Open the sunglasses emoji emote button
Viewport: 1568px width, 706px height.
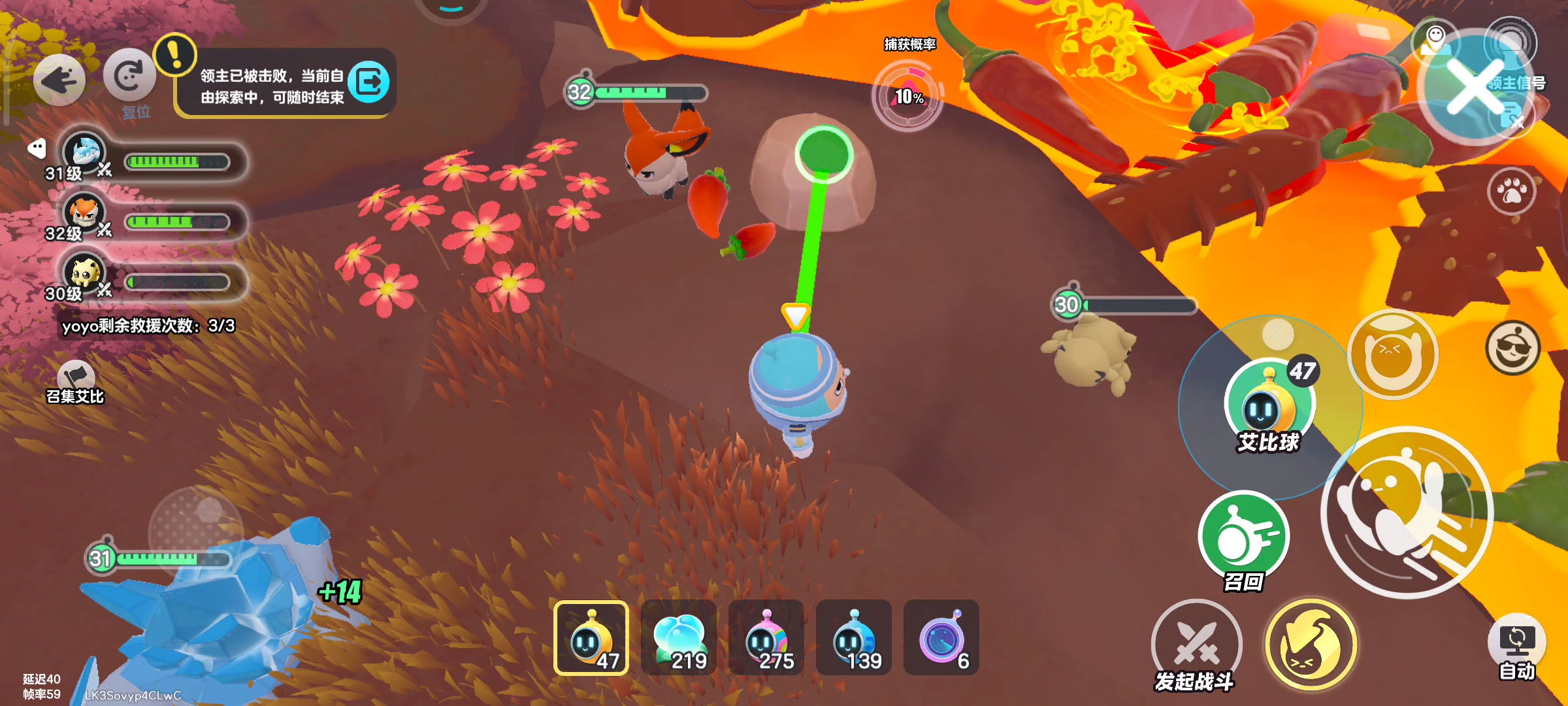pos(1512,348)
